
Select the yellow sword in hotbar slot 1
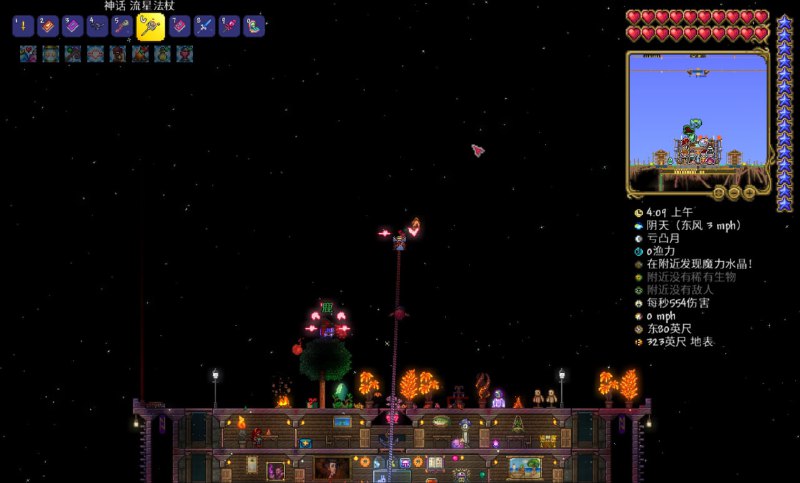click(23, 26)
